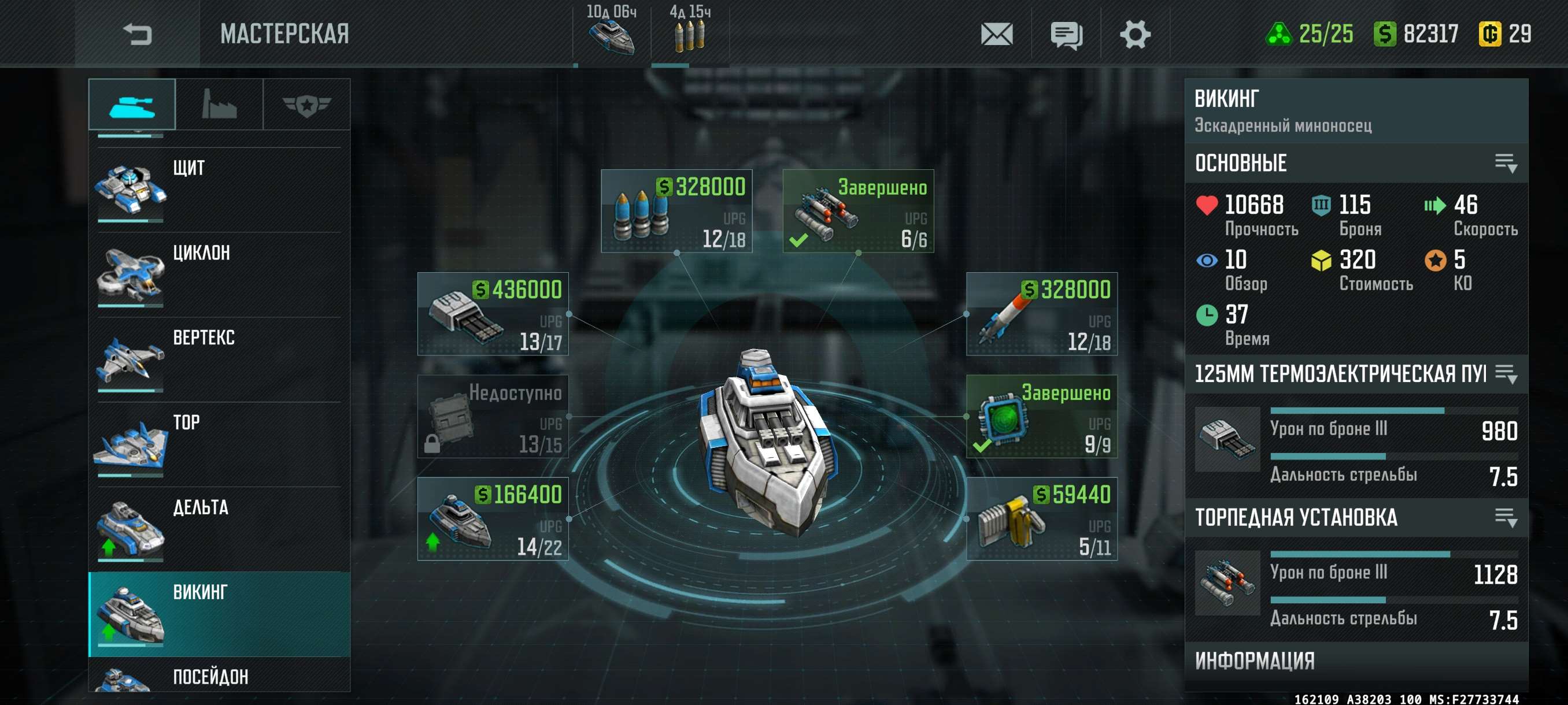
Task: Expand the Торпедная установка weapon section
Action: [x=1506, y=518]
